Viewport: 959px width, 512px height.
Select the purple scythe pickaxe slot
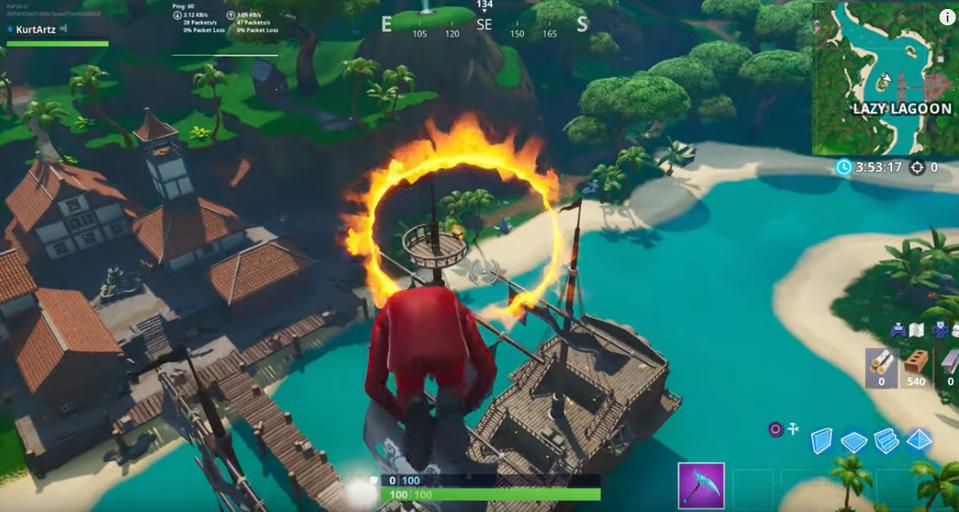700,486
